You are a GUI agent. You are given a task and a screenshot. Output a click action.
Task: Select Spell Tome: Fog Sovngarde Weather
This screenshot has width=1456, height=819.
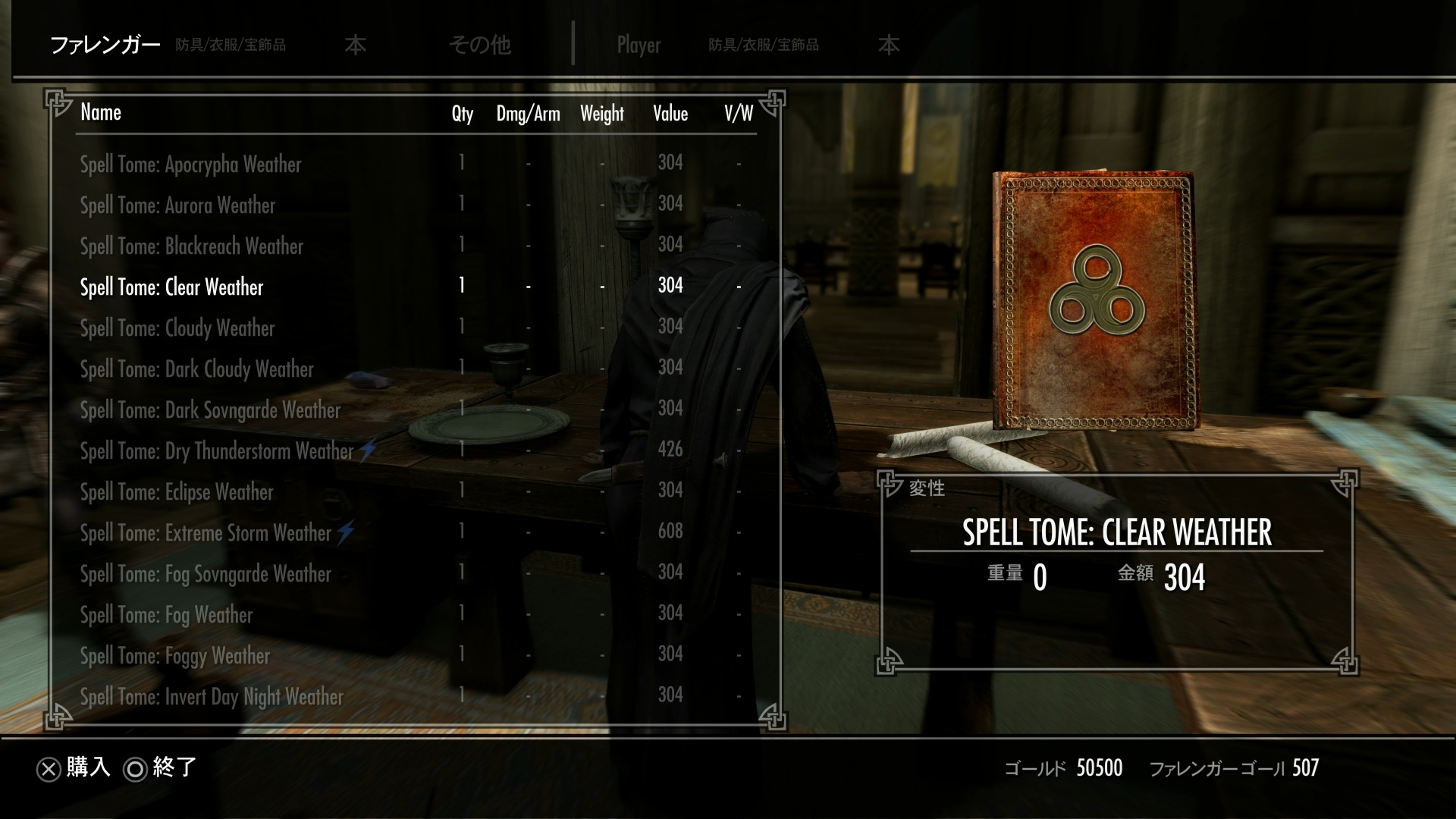pos(206,574)
